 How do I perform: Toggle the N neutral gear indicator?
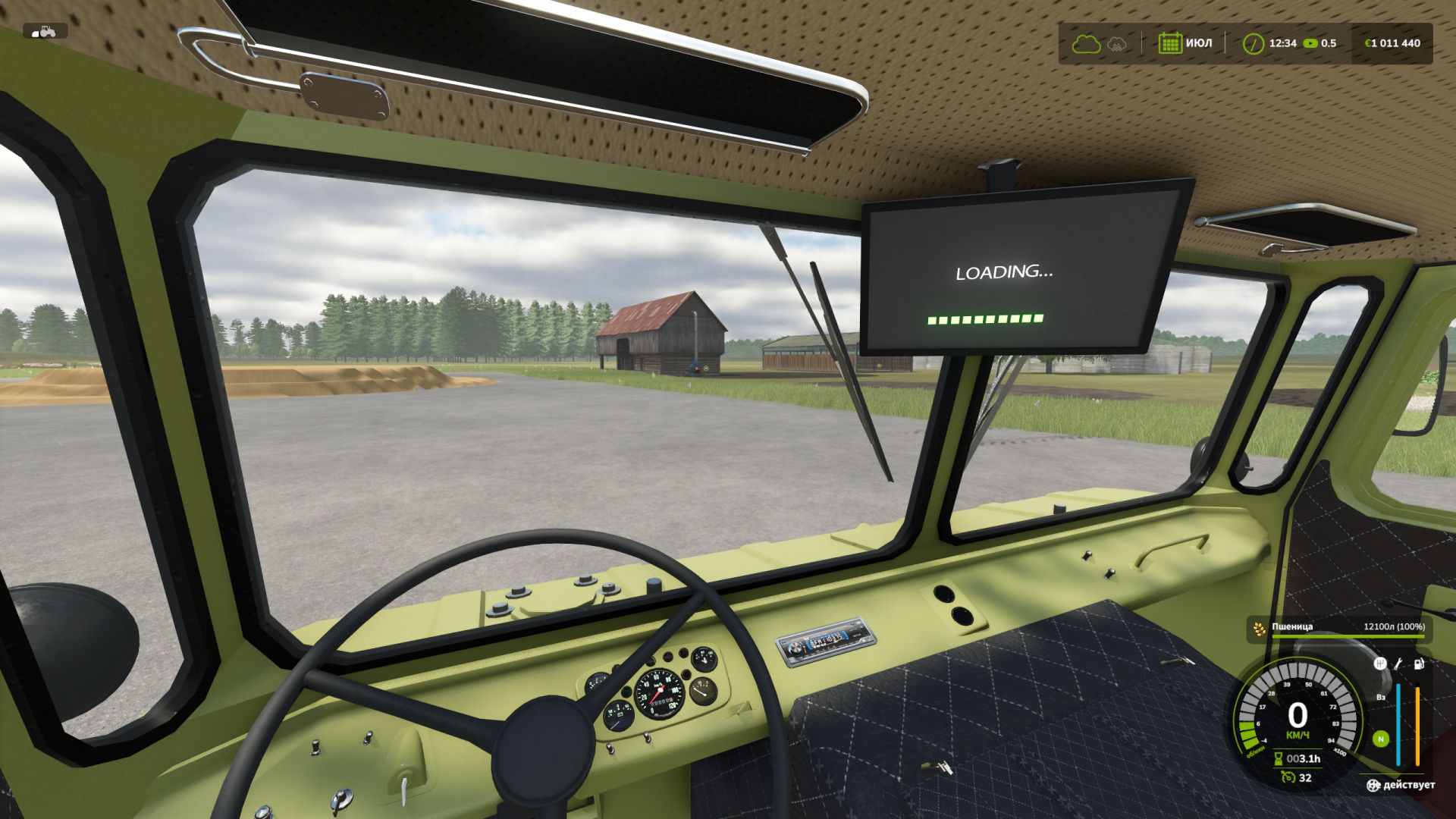(x=1381, y=739)
